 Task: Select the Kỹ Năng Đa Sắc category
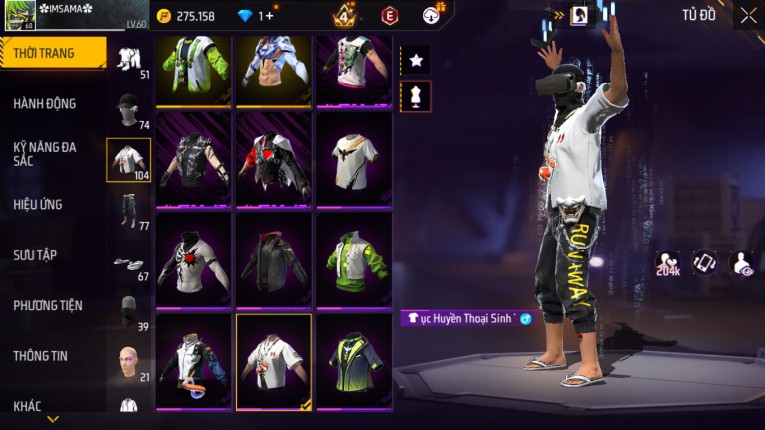45,153
